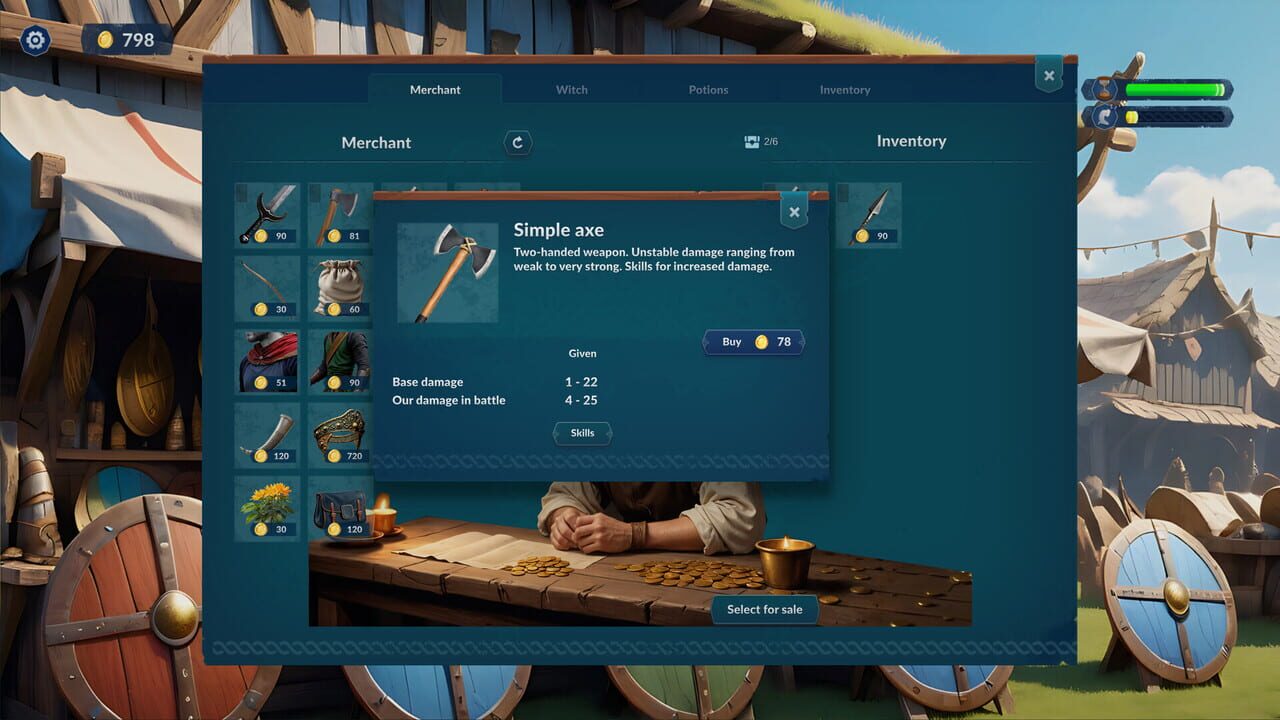Screen dimensions: 1280x720
Task: Open the Potions tab
Action: (708, 89)
